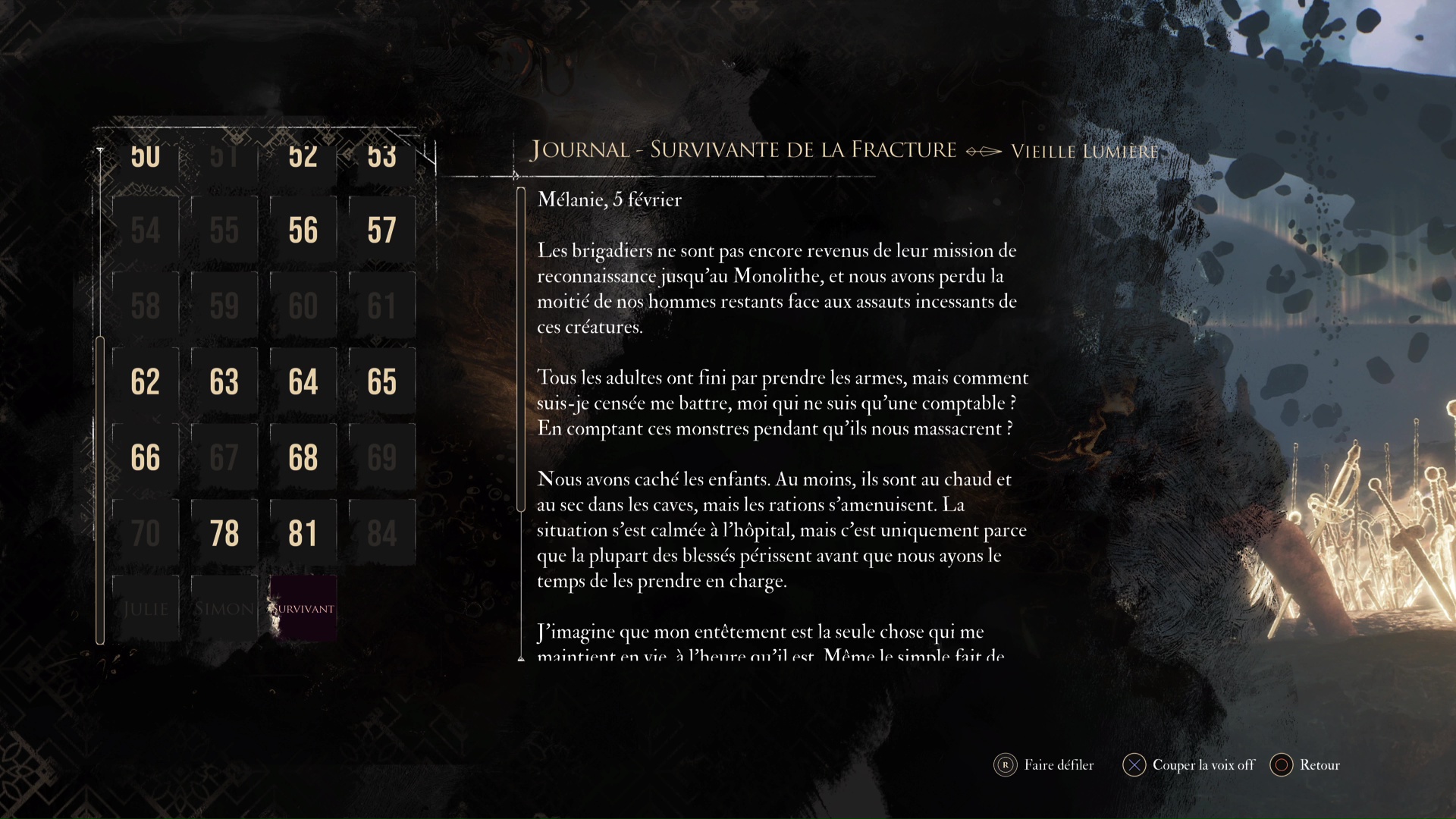
Task: Activate Faire défiler to scroll
Action: [1044, 765]
